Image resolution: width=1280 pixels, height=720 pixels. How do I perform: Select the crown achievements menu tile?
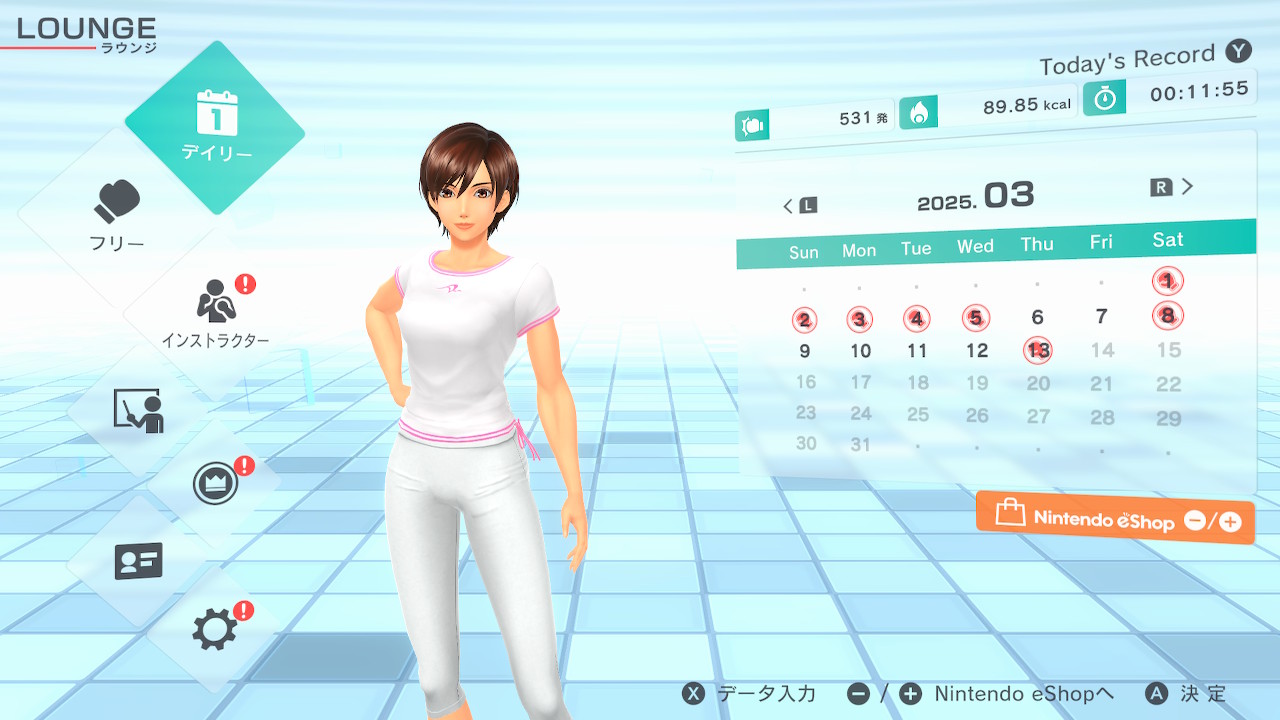tap(215, 484)
